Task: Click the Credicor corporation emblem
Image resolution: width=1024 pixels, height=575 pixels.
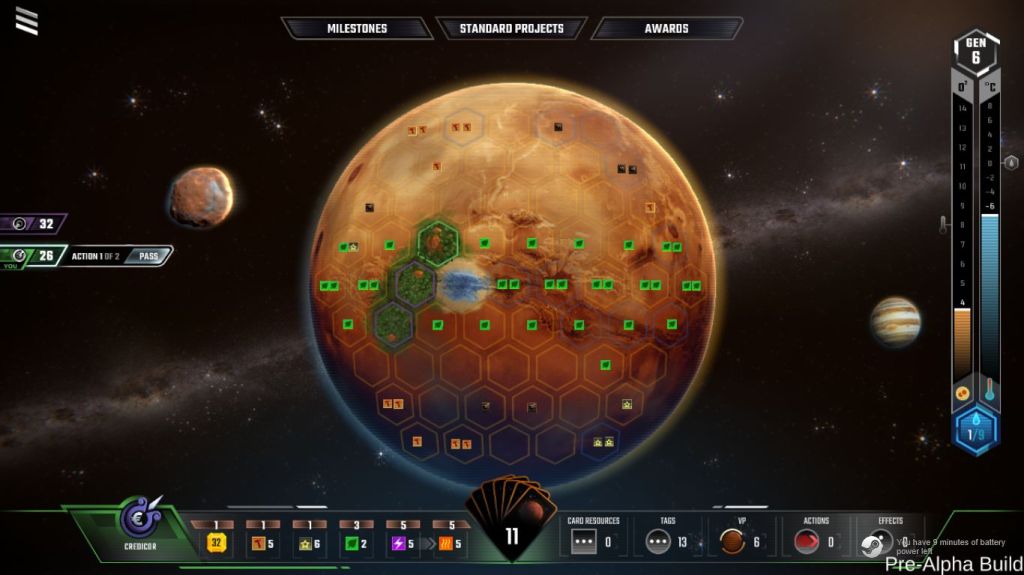Action: pyautogui.click(x=138, y=519)
